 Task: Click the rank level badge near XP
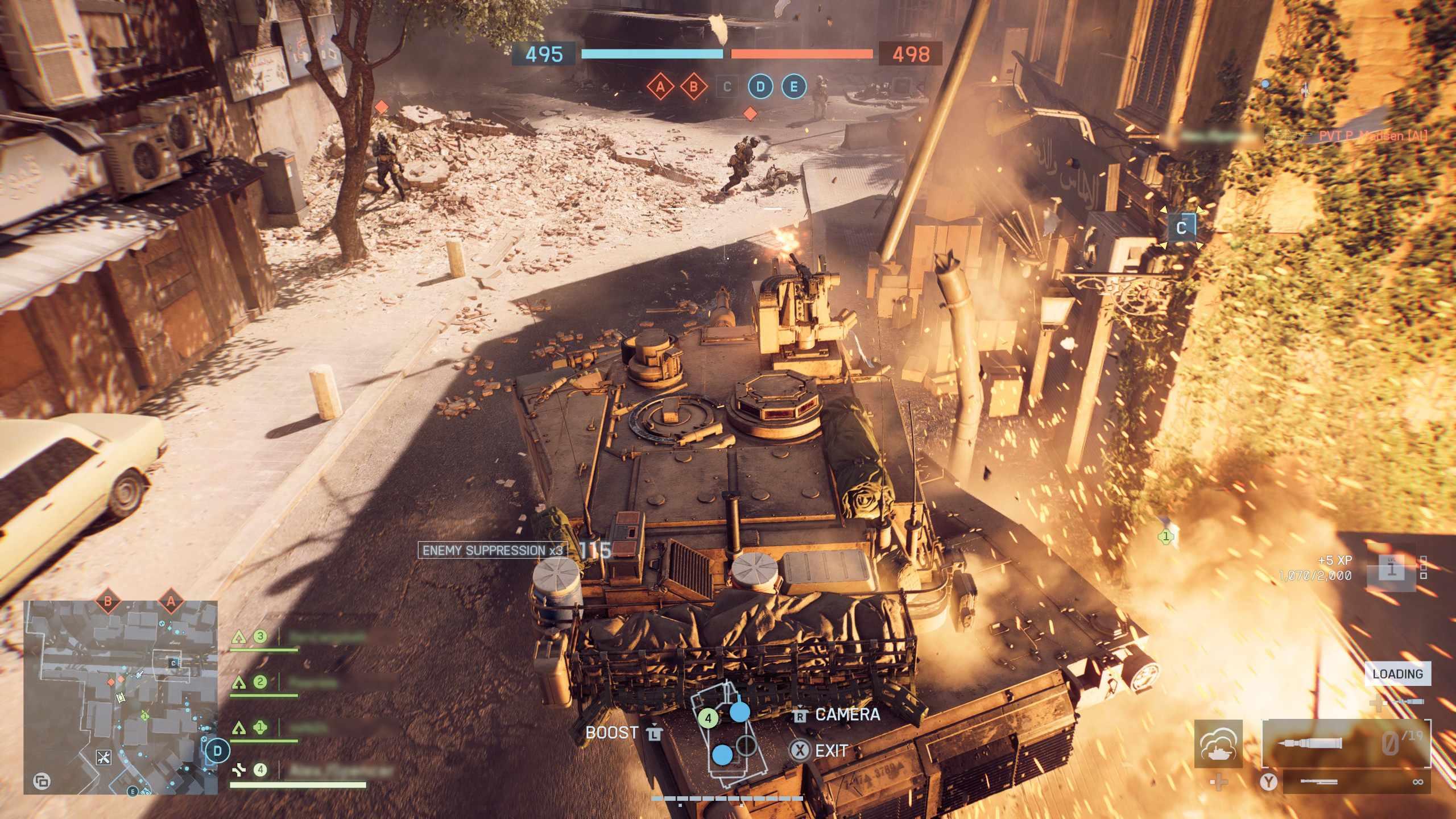tap(1392, 569)
